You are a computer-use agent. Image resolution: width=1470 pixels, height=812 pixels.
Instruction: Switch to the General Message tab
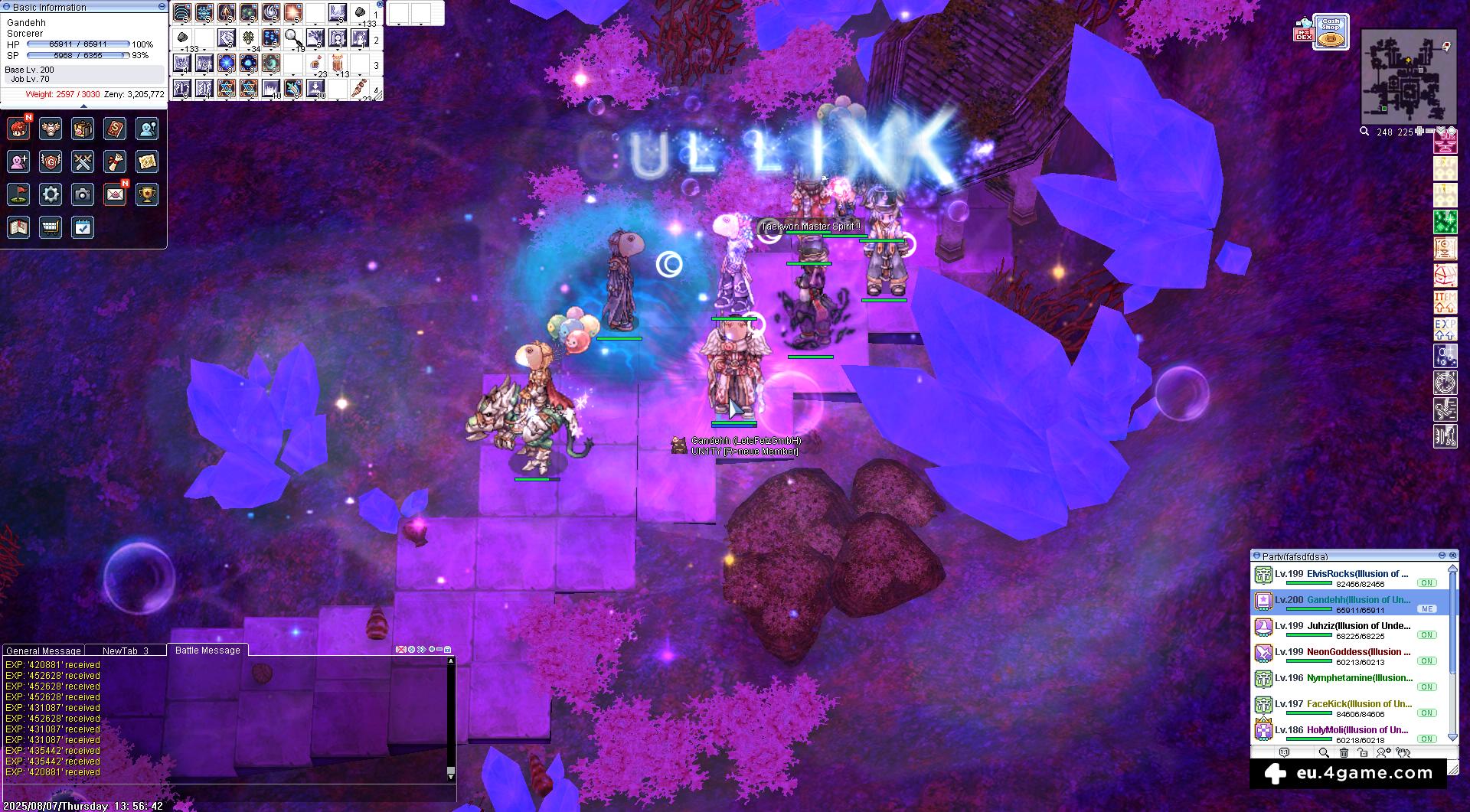pos(44,651)
